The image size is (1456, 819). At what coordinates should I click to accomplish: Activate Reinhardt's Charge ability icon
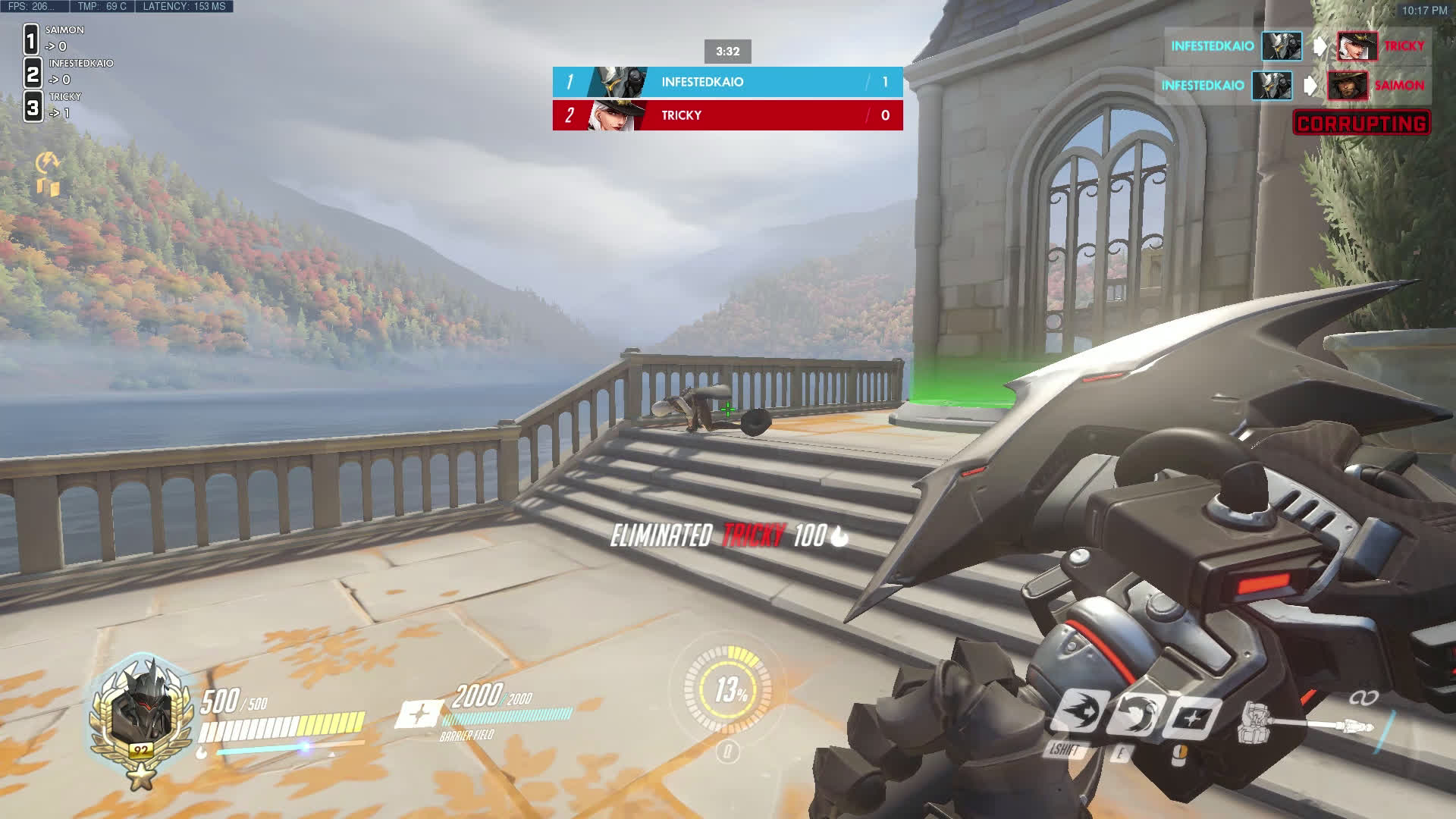(x=1079, y=712)
